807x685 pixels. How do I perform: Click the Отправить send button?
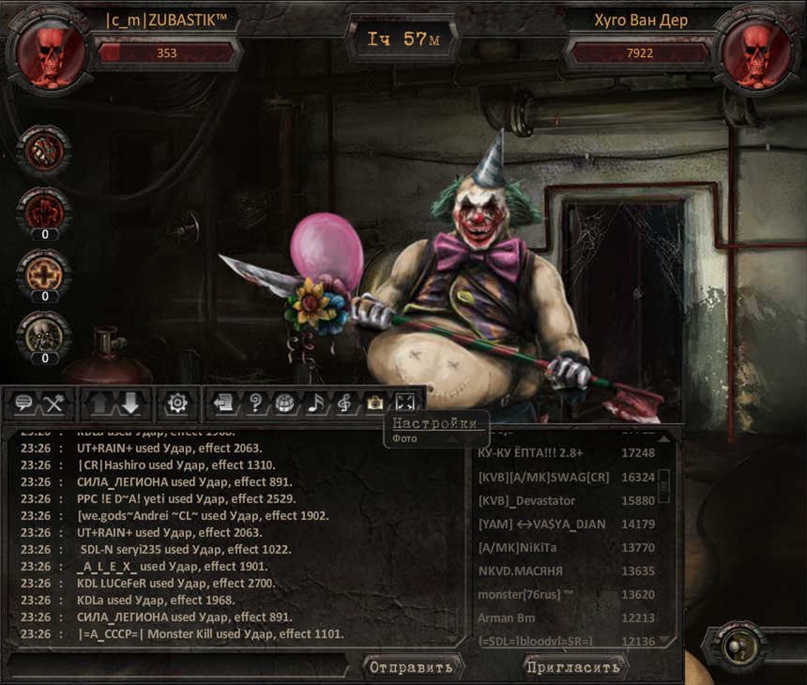pyautogui.click(x=410, y=666)
